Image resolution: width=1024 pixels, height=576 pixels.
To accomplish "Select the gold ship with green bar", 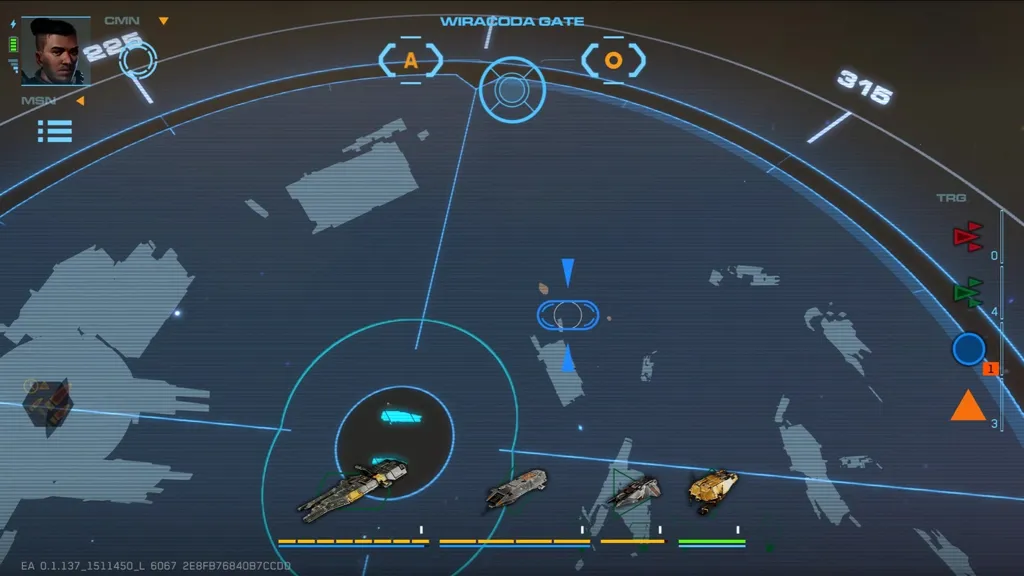I will [712, 490].
